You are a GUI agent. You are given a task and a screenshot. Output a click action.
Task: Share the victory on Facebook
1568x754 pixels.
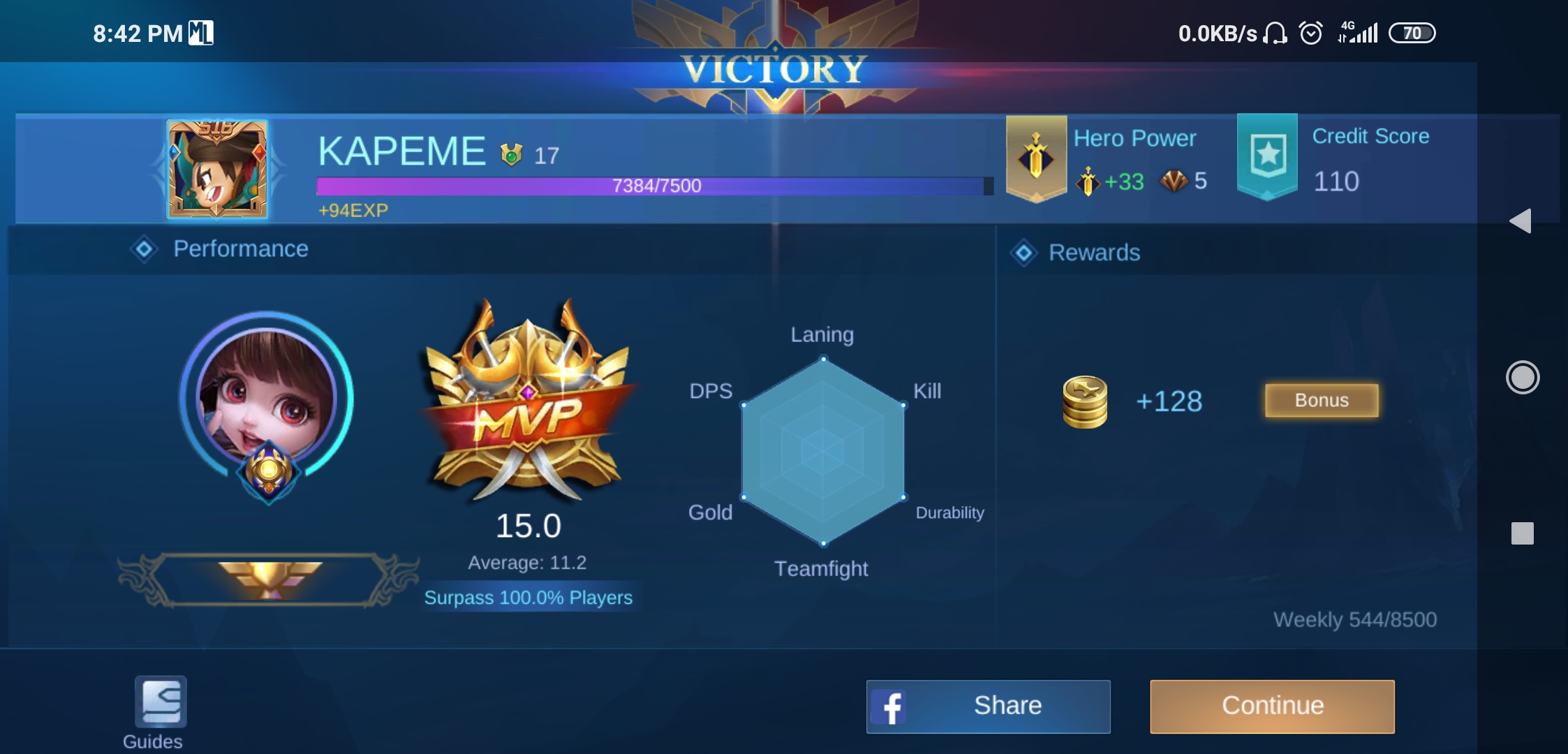(x=987, y=706)
